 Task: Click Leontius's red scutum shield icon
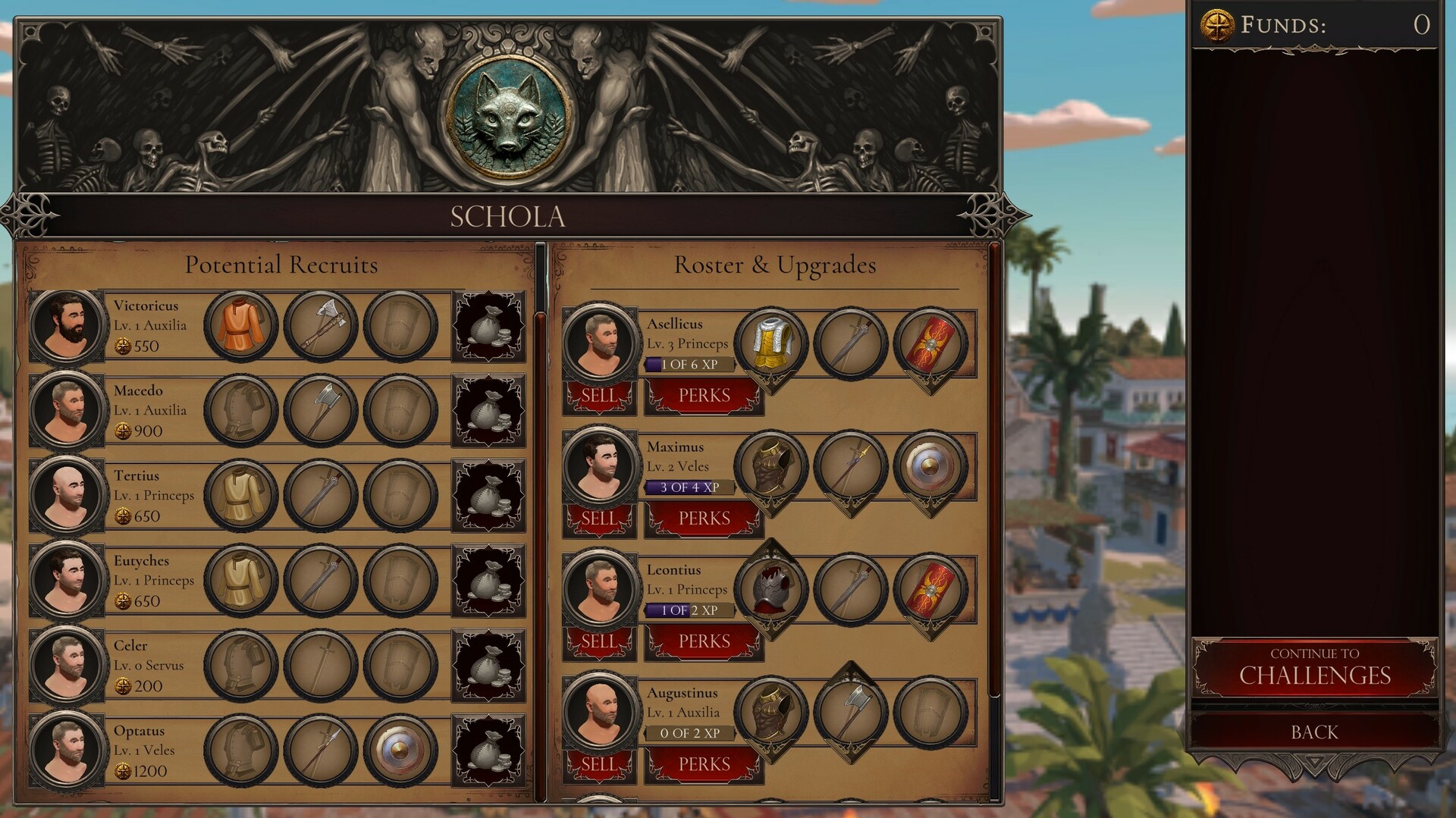930,588
